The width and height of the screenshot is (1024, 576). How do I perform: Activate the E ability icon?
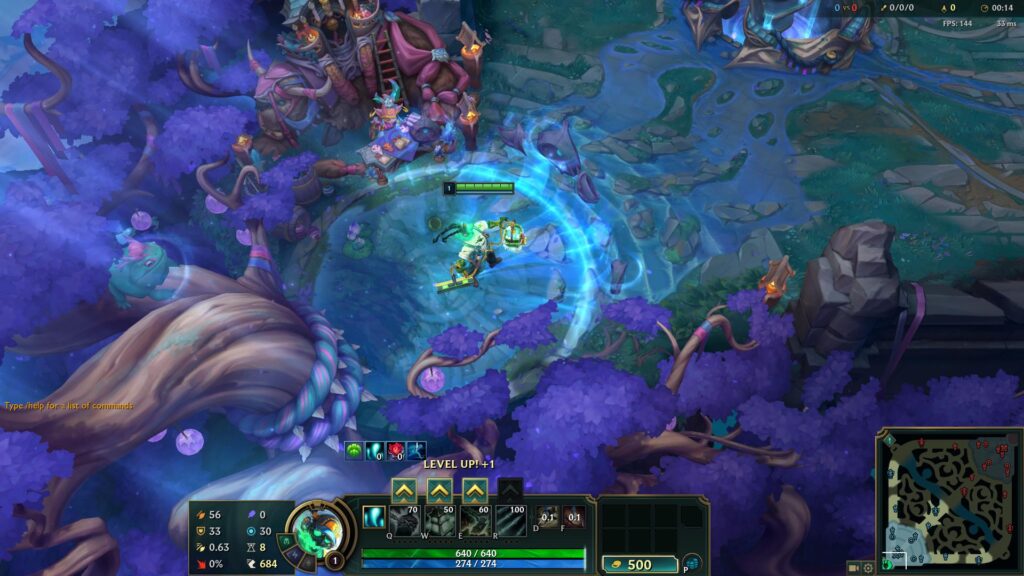(475, 521)
